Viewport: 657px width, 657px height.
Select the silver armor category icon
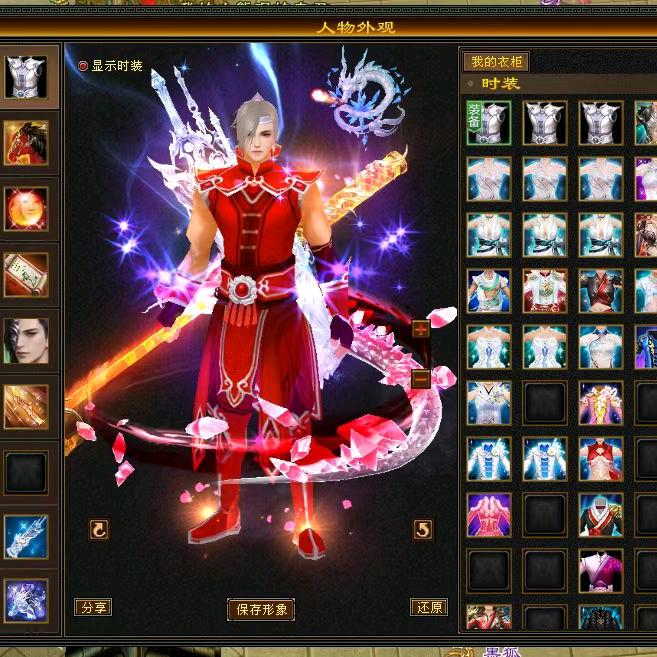pyautogui.click(x=26, y=77)
